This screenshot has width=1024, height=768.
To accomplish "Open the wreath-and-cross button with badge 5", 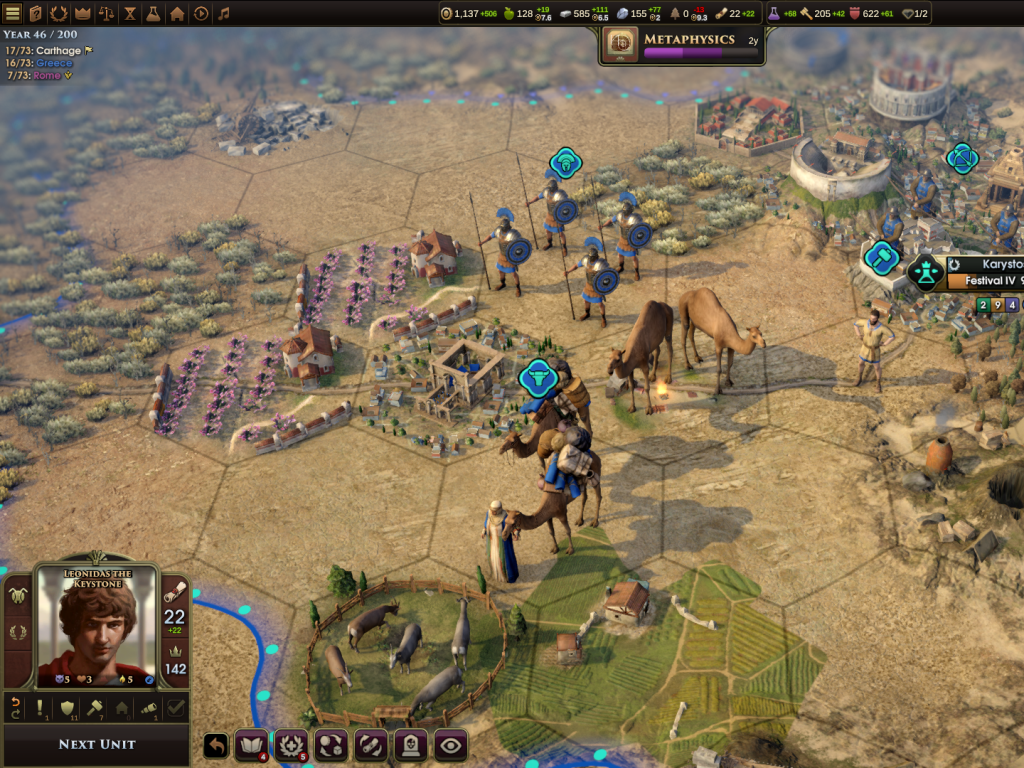I will point(291,745).
